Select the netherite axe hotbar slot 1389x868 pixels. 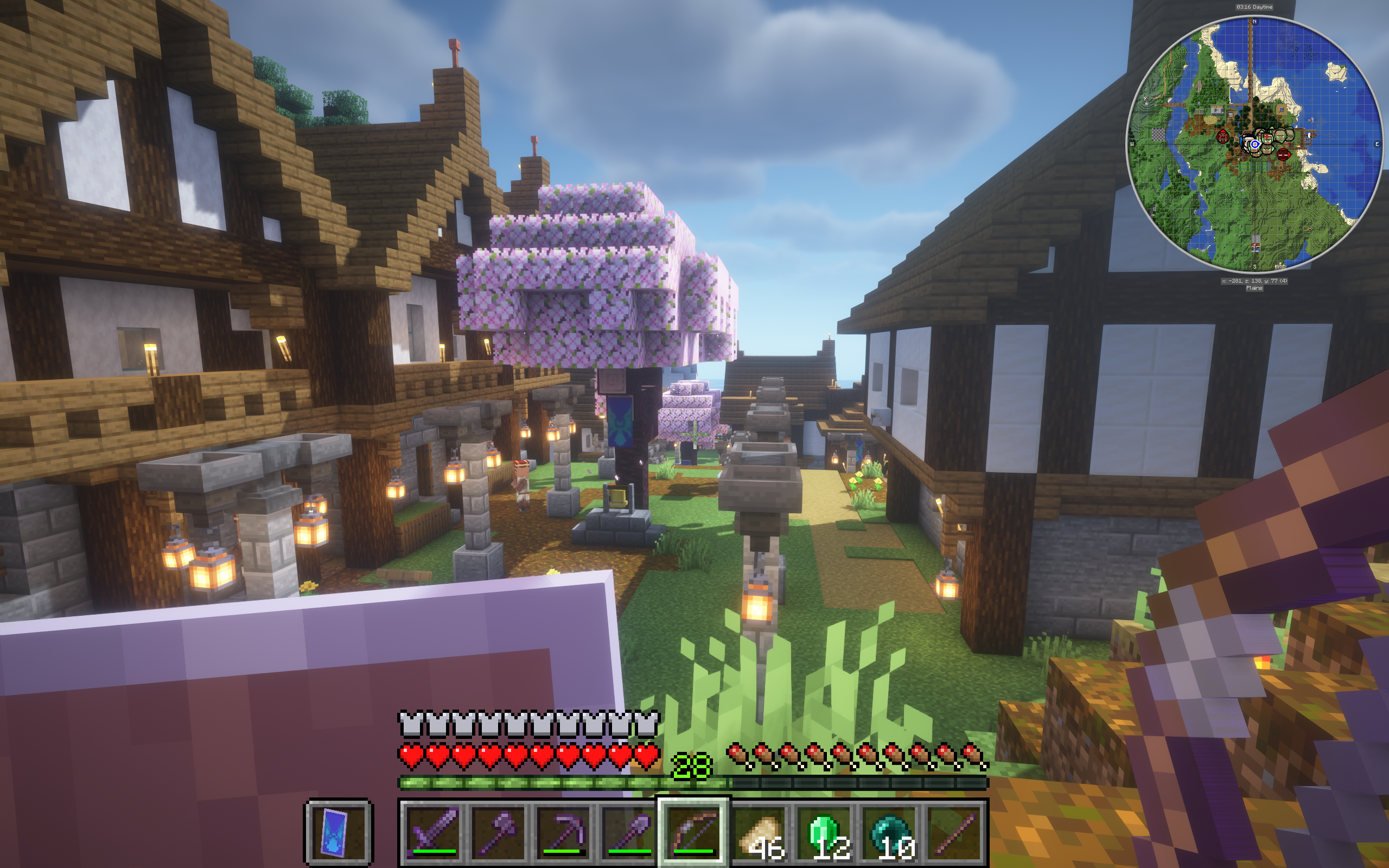498,831
